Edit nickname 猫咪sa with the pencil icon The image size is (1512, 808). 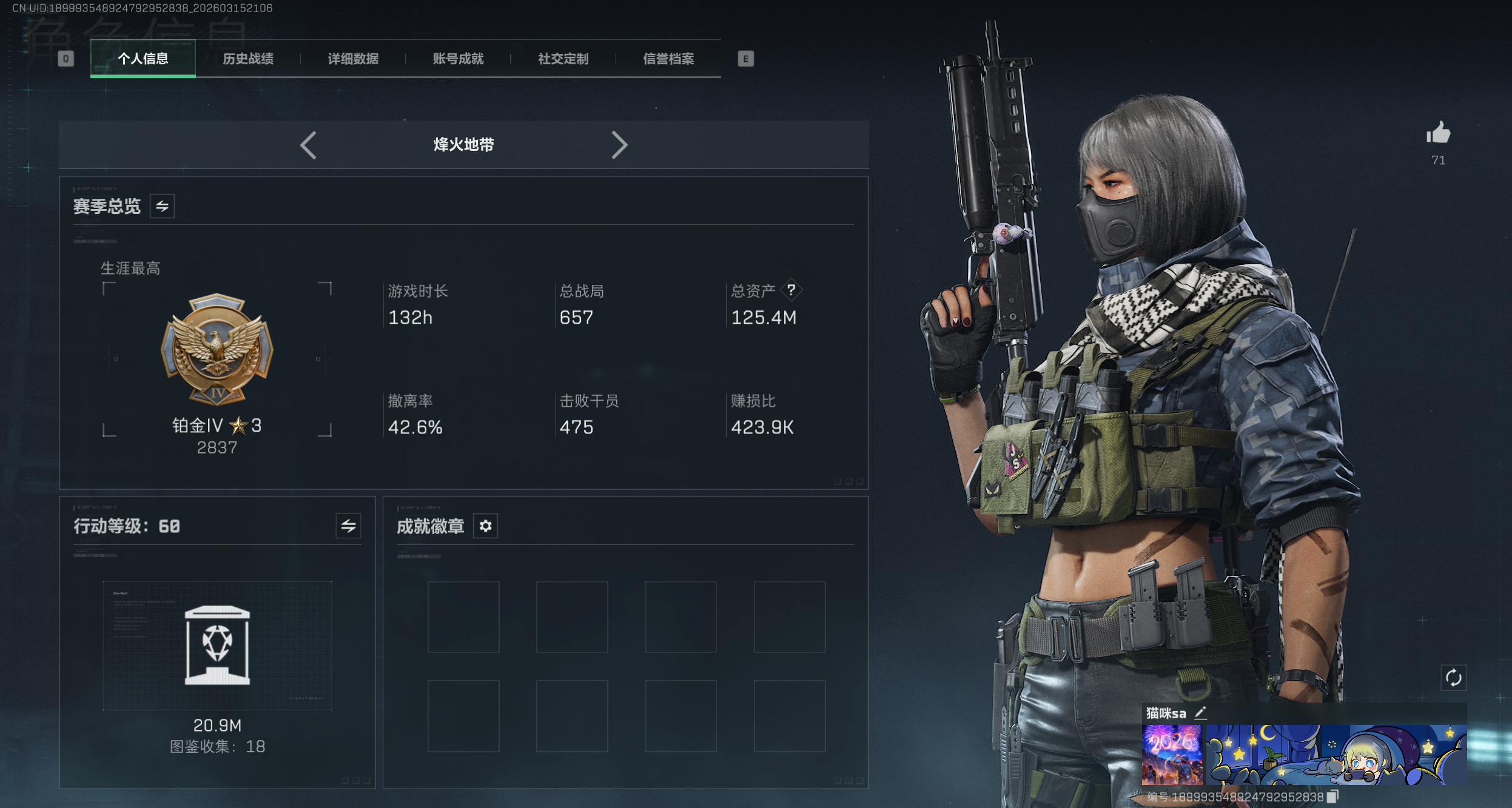click(1201, 713)
